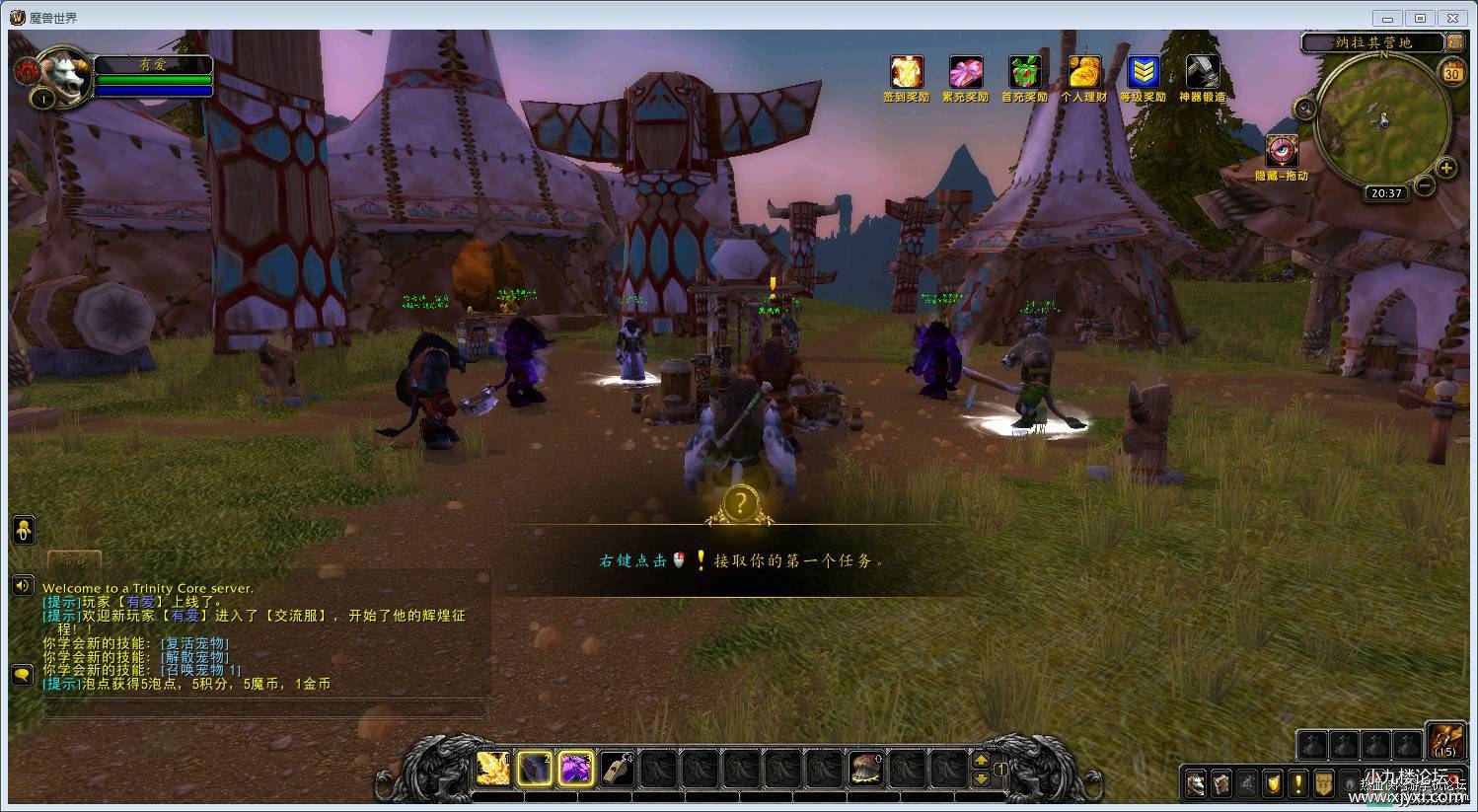The height and width of the screenshot is (812, 1478).
Task: Click the 隐藏-拖动 eye icon
Action: pos(1282,152)
